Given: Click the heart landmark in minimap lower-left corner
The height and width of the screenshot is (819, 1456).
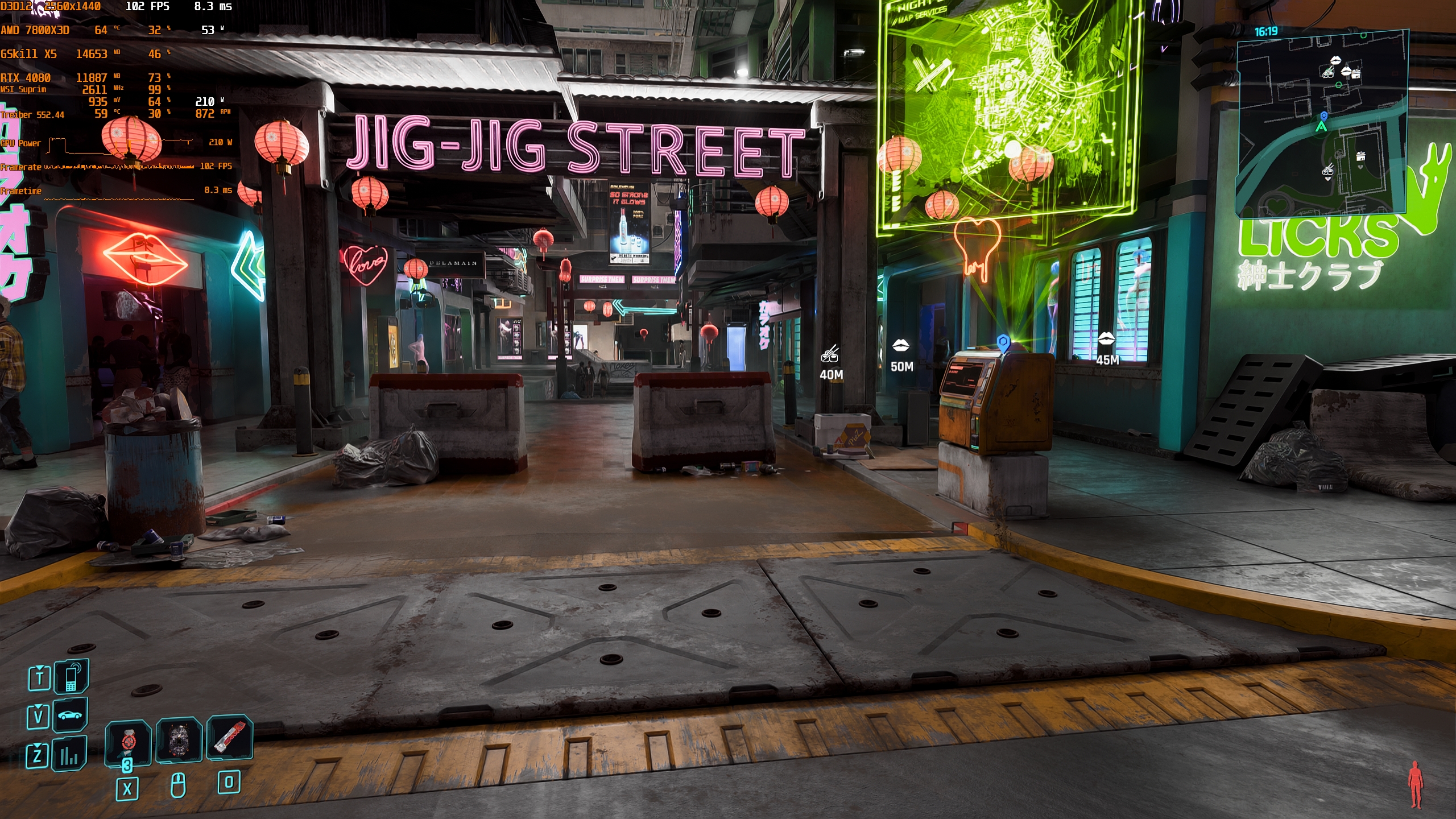Looking at the screenshot, I should (1277, 205).
